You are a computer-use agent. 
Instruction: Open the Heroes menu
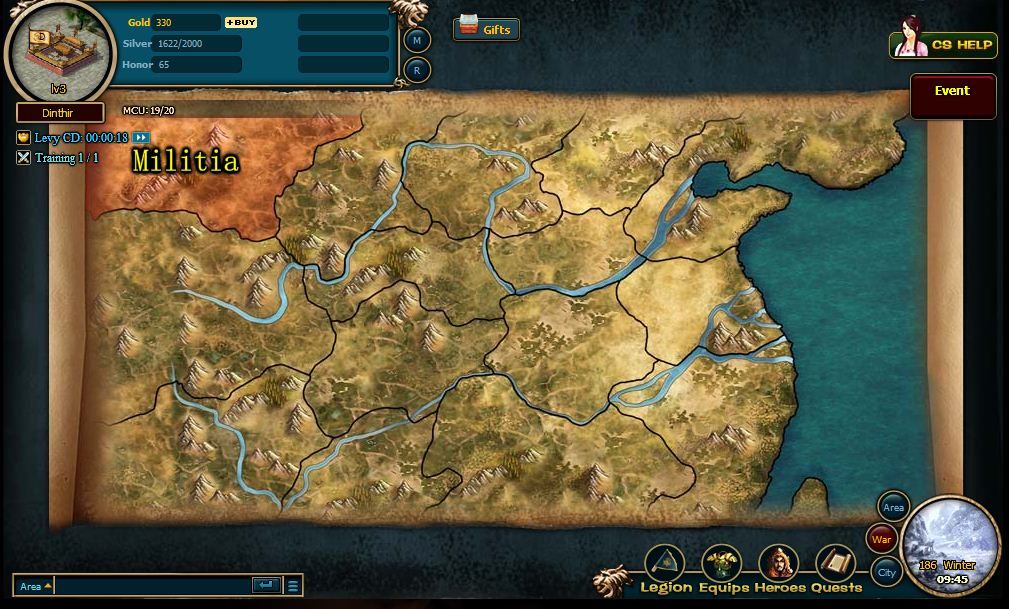[779, 566]
